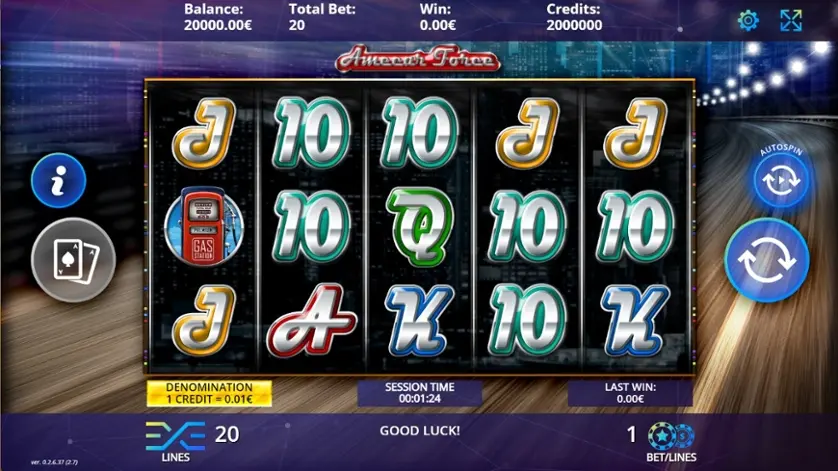Change the Lines selector showing 20

pyautogui.click(x=192, y=435)
